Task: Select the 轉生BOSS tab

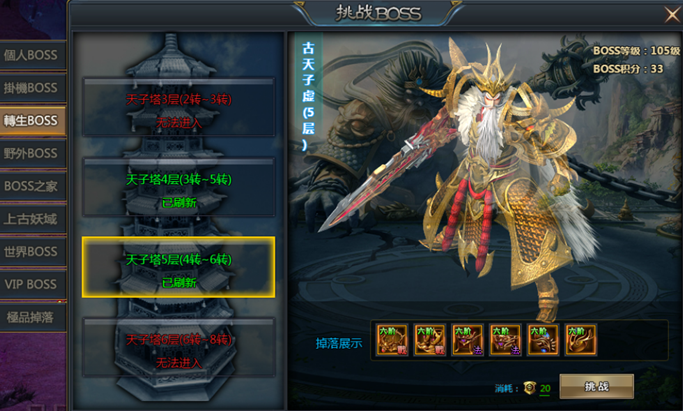Action: click(x=31, y=121)
